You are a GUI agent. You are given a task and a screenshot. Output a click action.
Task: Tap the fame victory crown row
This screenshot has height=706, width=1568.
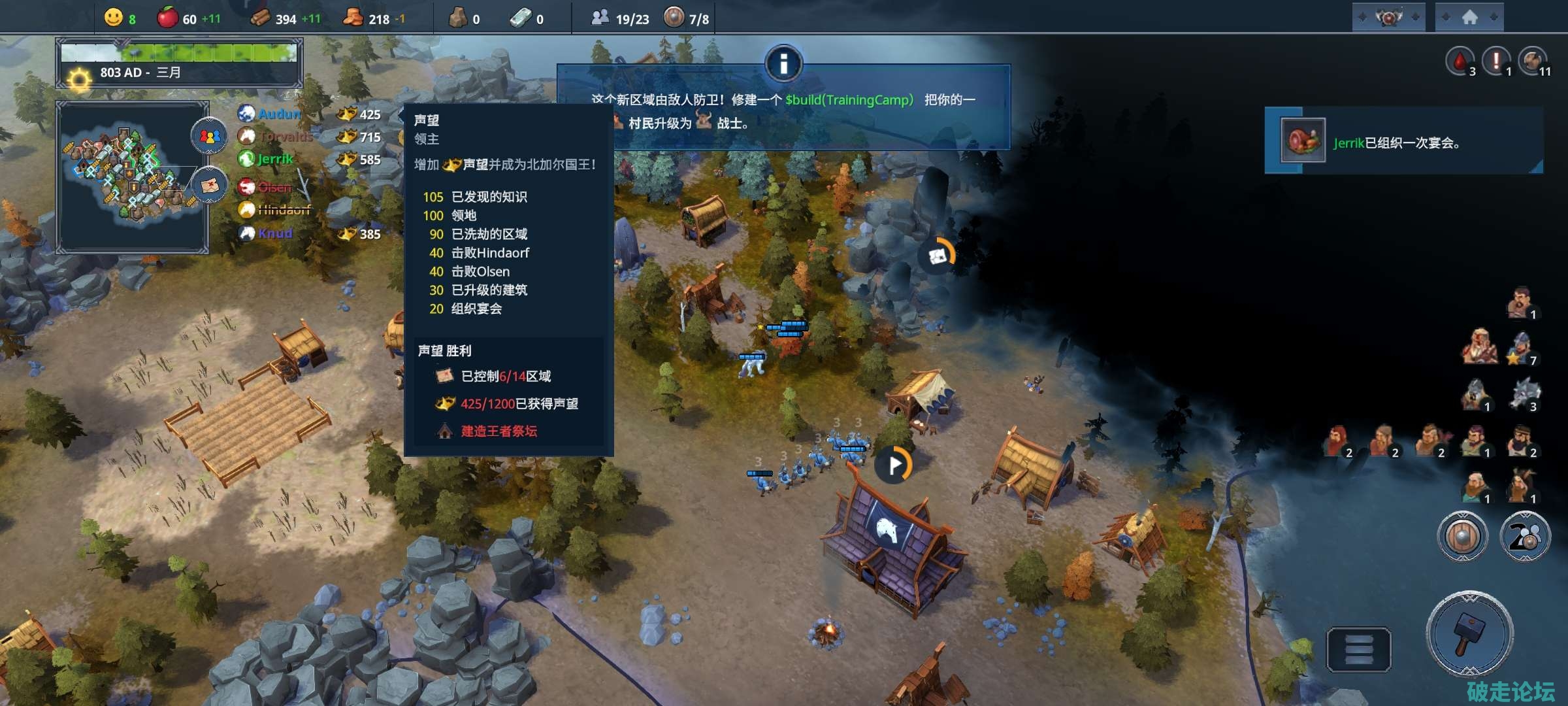(508, 403)
